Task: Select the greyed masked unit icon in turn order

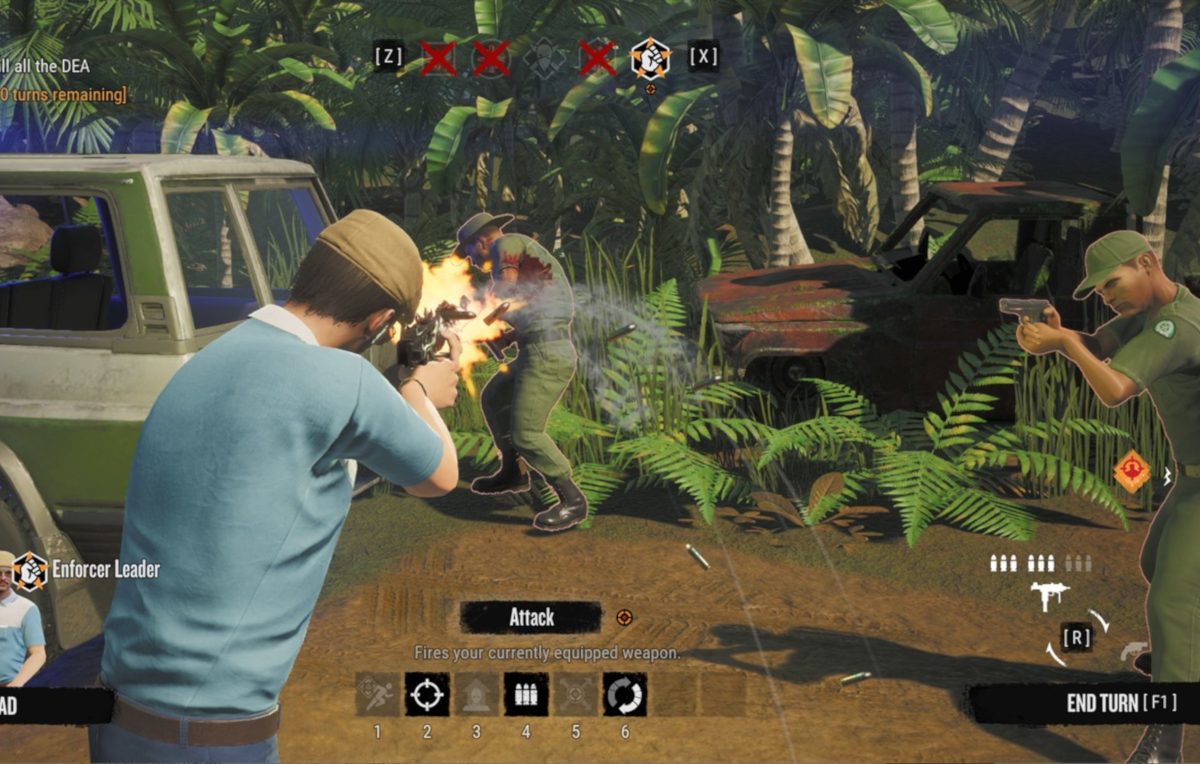Action: (544, 58)
